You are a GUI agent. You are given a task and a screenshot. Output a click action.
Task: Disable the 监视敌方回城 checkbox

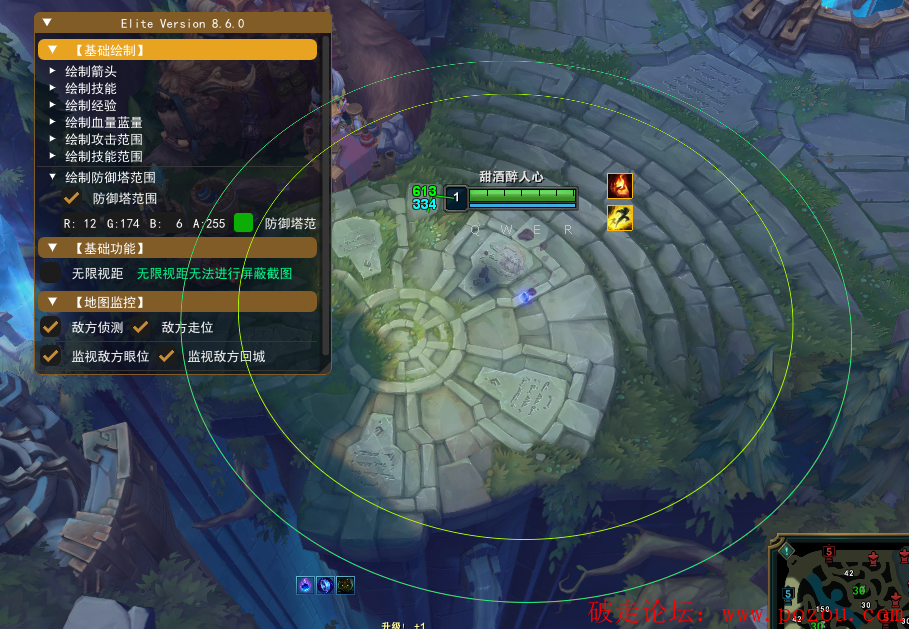click(x=167, y=356)
